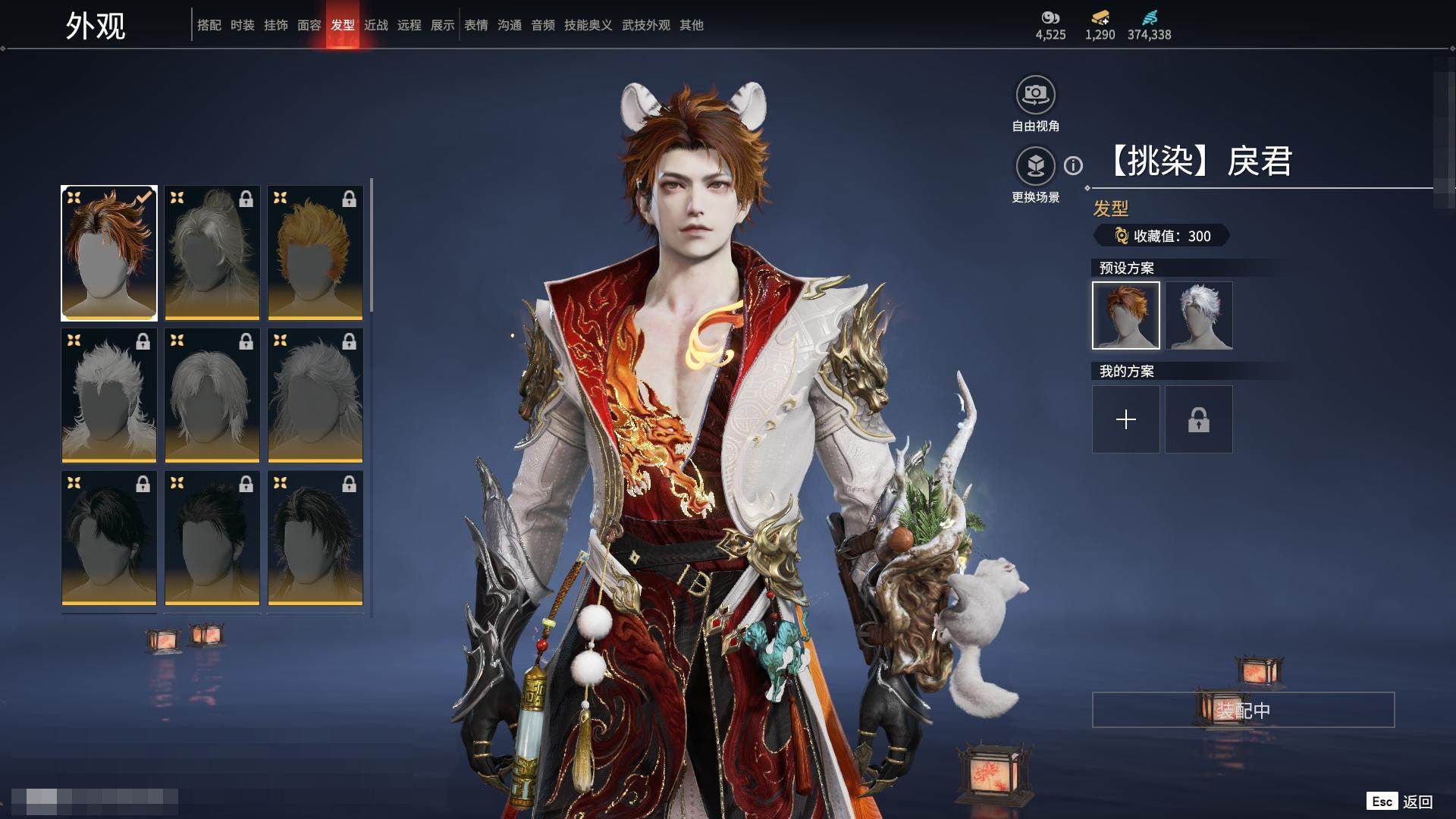Open the 技能奥义 tab
The width and height of the screenshot is (1456, 819).
(588, 25)
